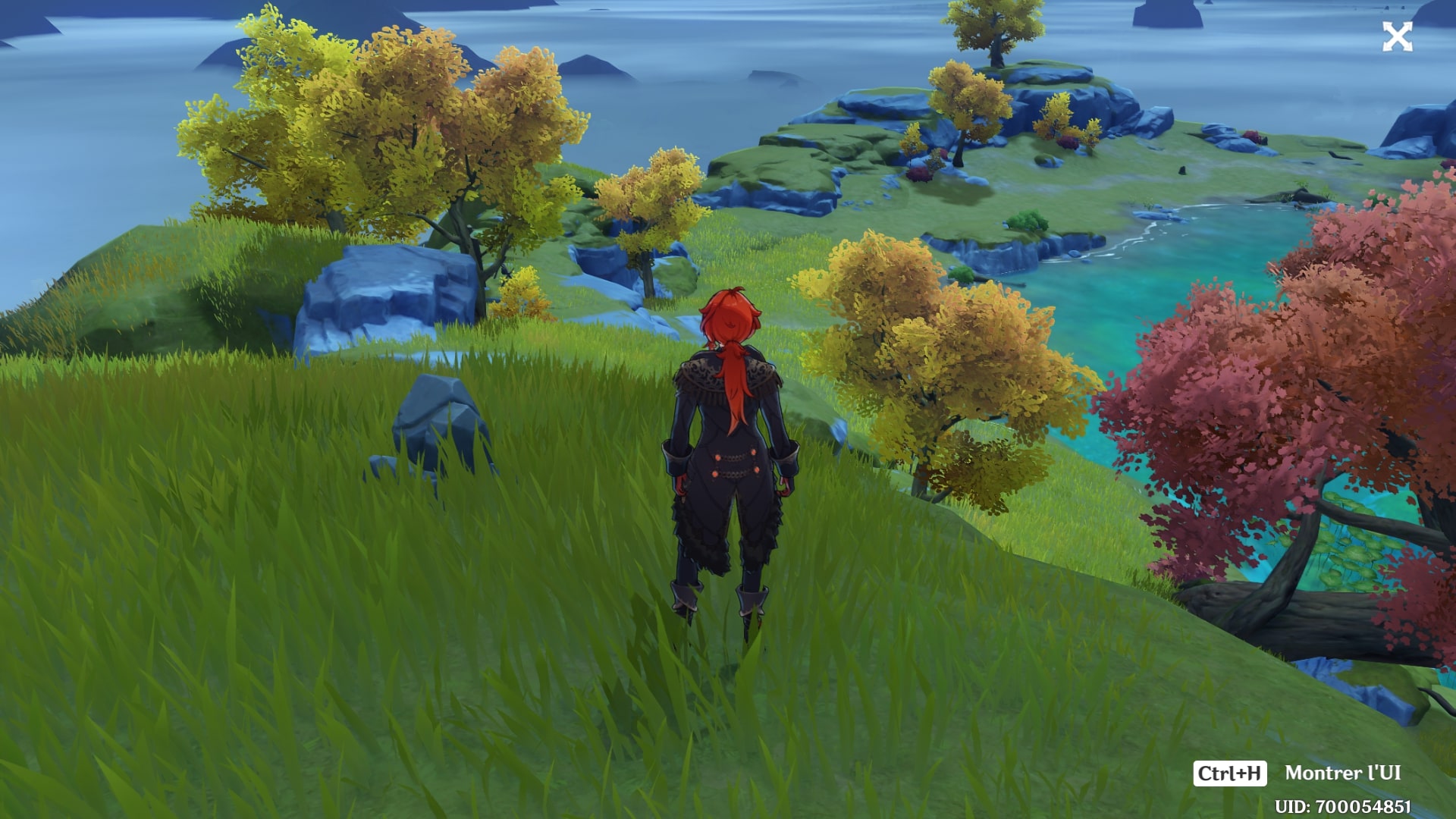Screen dimensions: 1456x819
Task: Click the "Montrer l'UI" label
Action: pyautogui.click(x=1342, y=773)
